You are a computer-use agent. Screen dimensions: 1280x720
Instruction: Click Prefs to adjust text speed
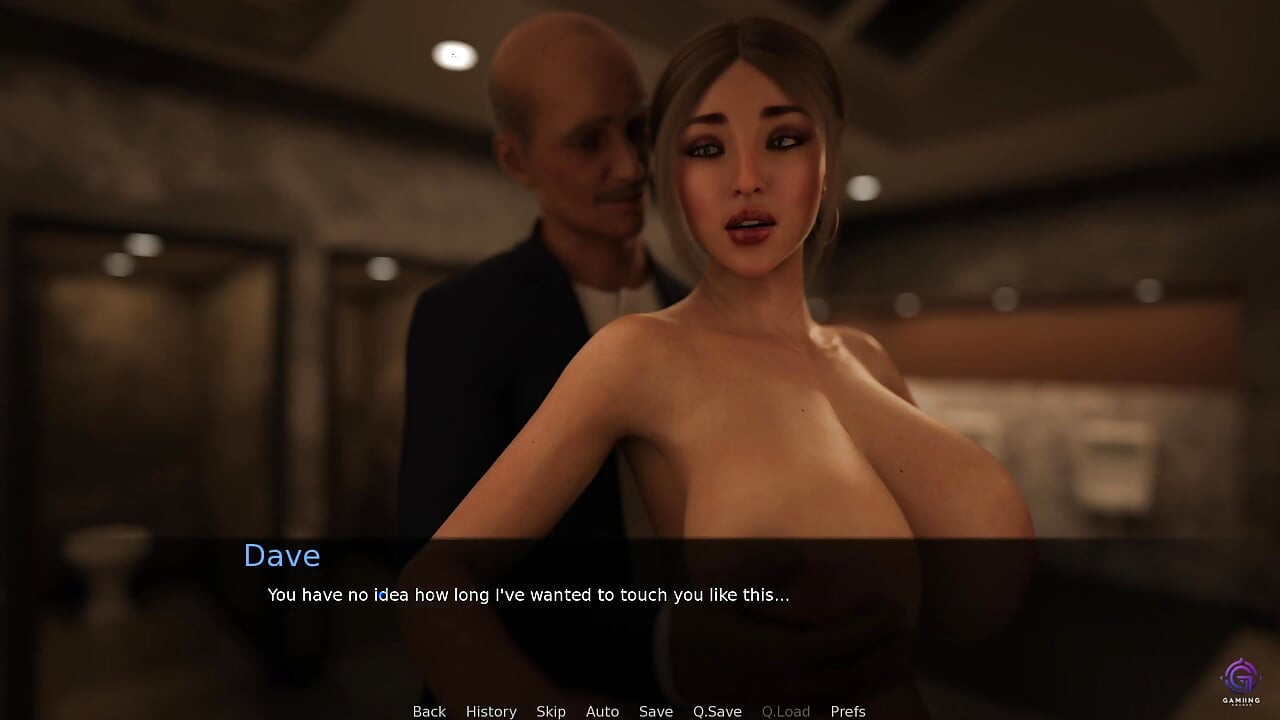[848, 711]
